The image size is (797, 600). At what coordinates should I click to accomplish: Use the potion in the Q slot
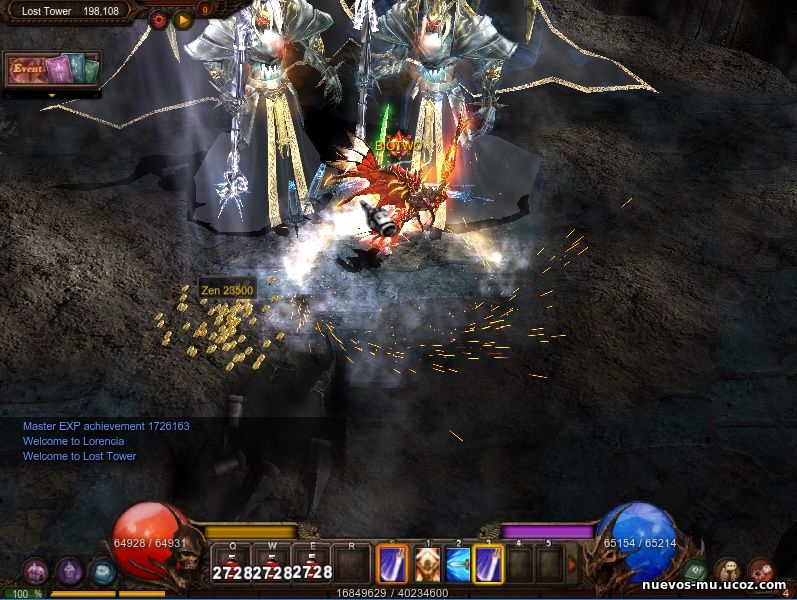[230, 565]
